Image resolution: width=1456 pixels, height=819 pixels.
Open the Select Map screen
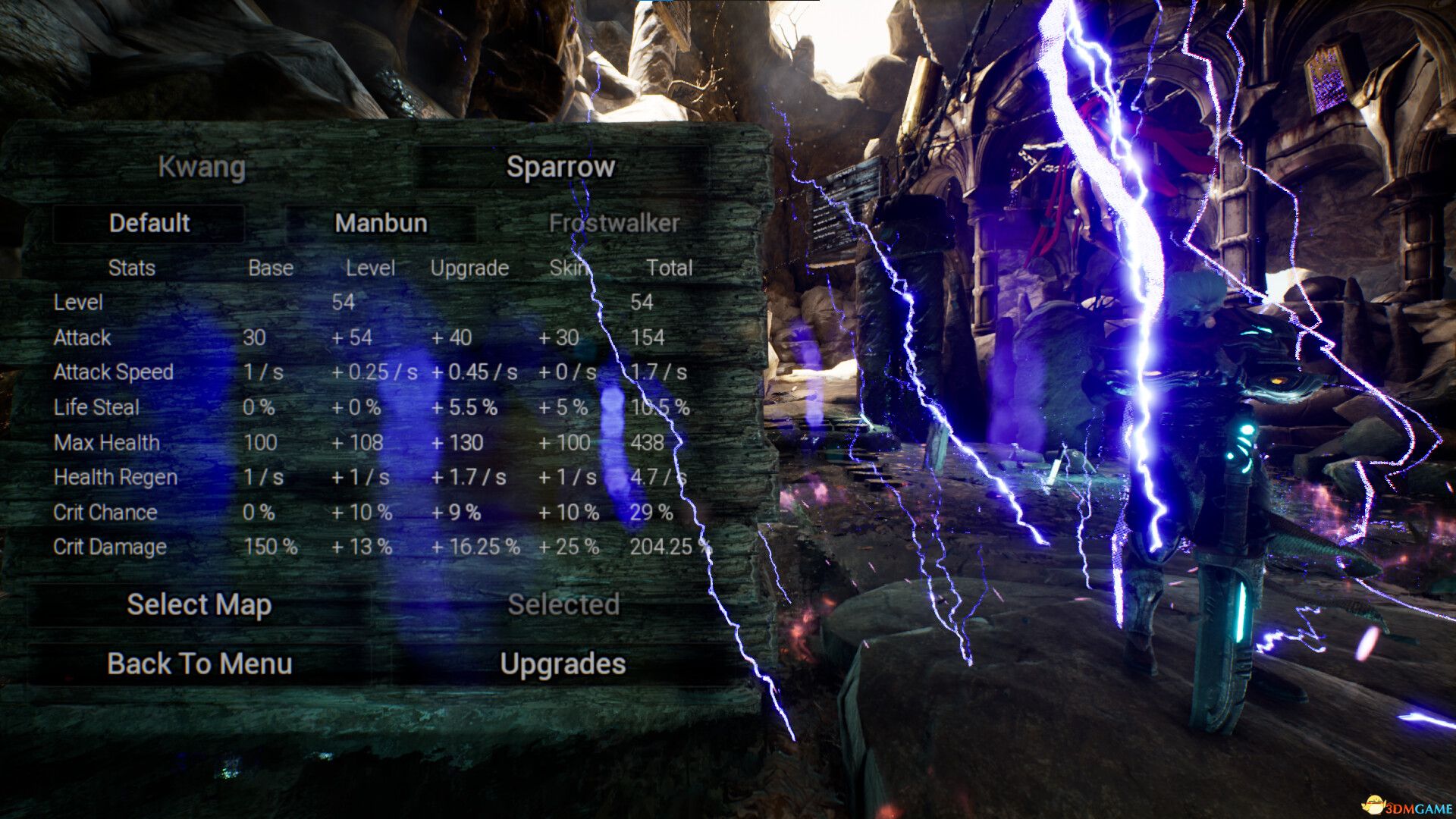199,604
